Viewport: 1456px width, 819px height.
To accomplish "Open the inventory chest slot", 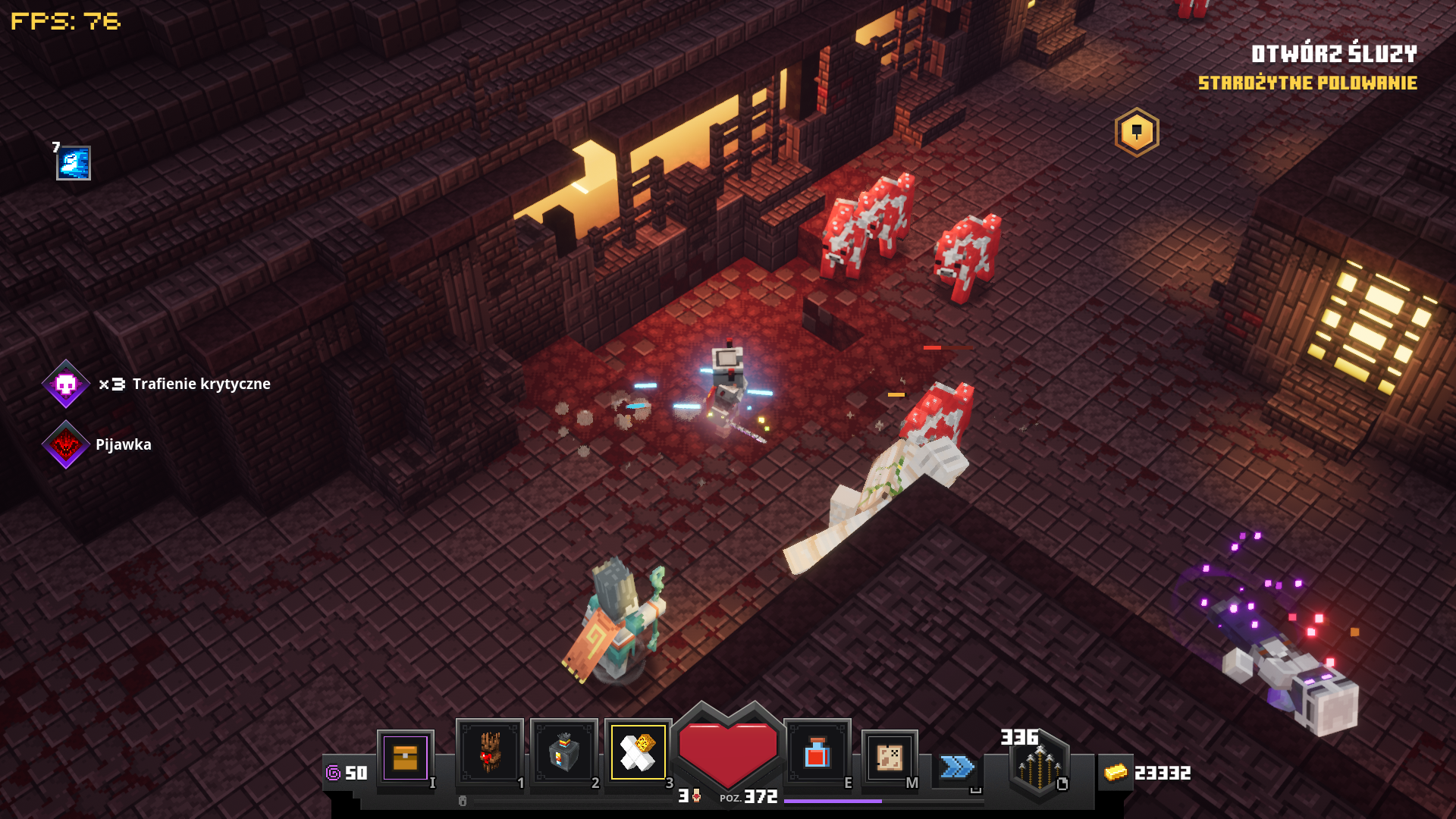I will [405, 758].
